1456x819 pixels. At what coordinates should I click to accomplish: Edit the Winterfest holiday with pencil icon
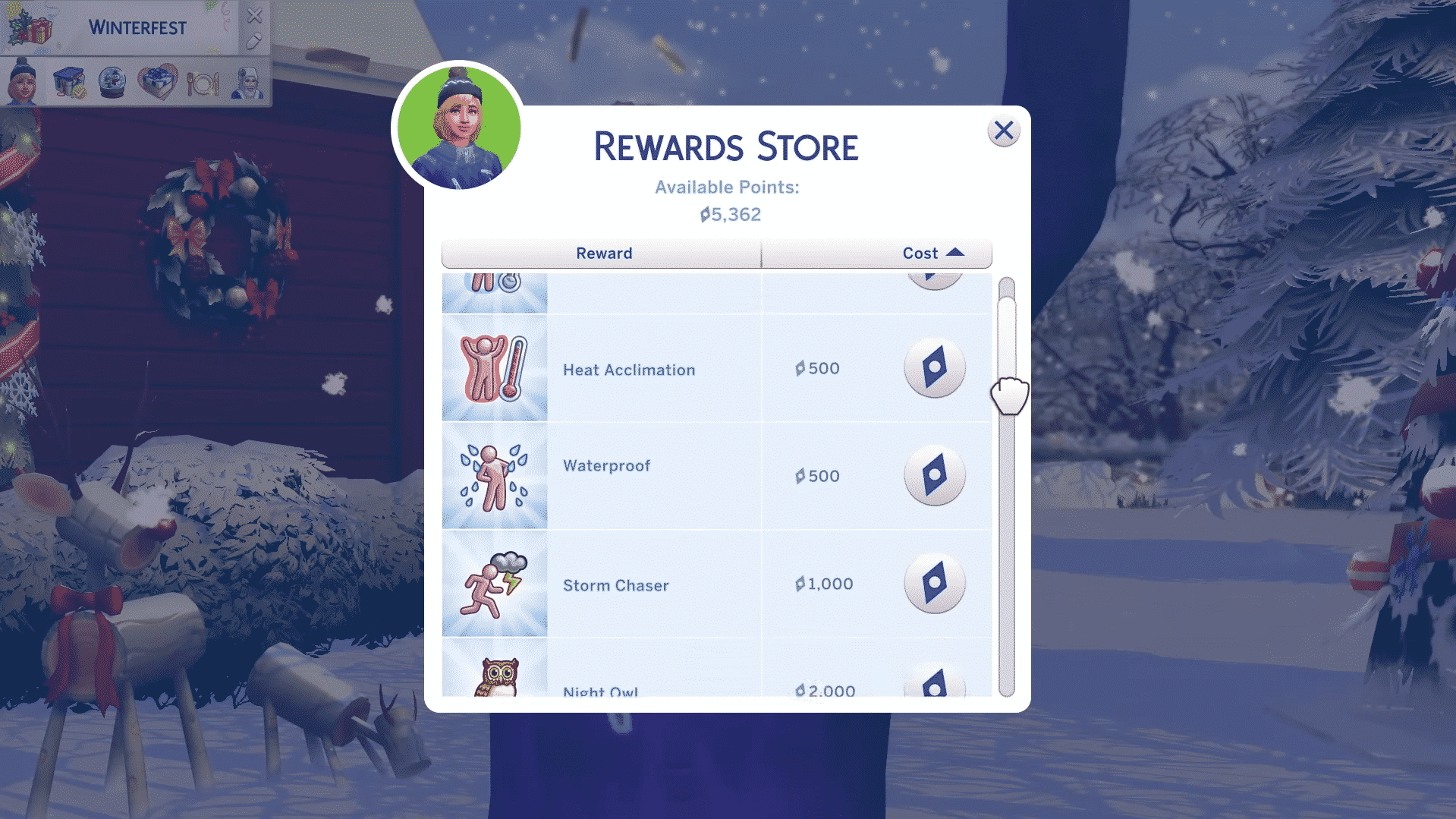[254, 41]
